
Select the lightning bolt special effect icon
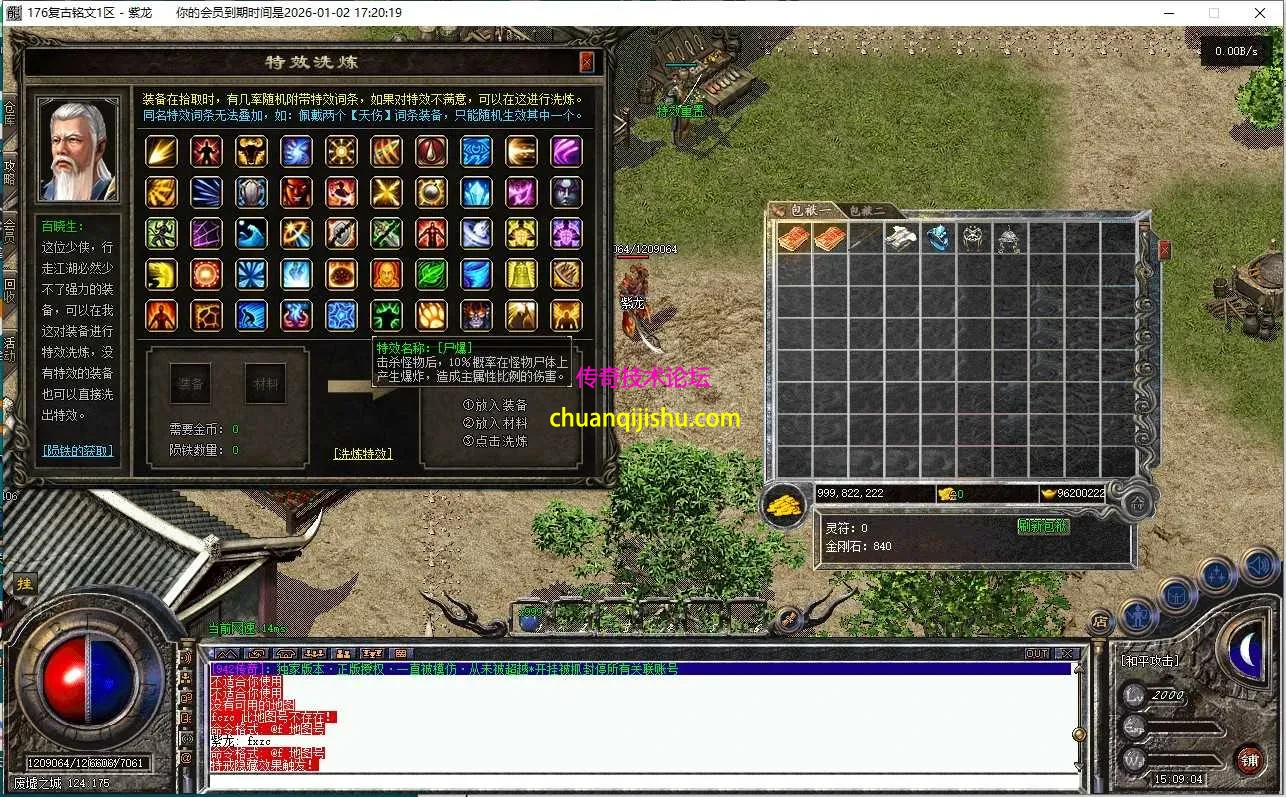(161, 152)
